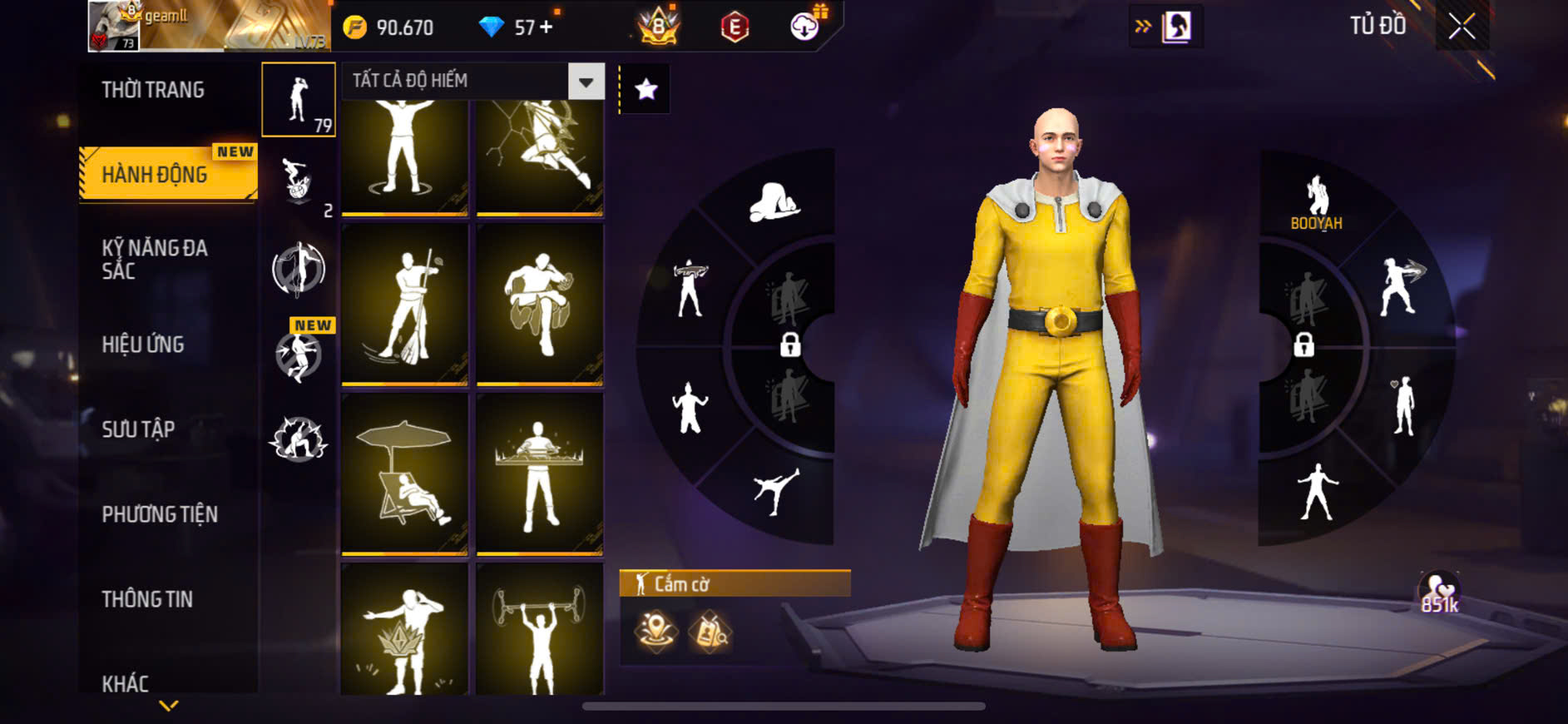Go to the Sưu Tập tab
The height and width of the screenshot is (724, 1568).
click(138, 429)
